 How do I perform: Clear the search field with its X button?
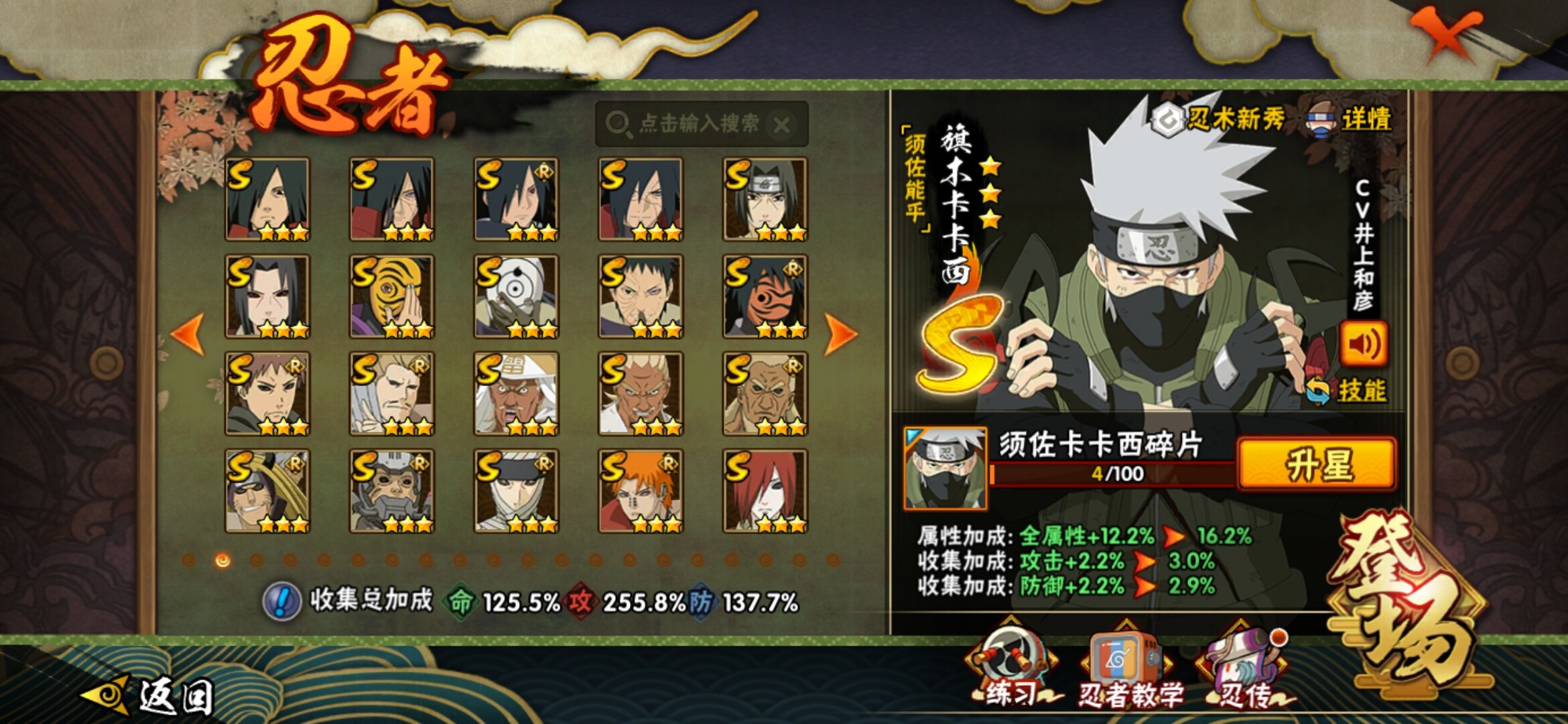tap(781, 125)
